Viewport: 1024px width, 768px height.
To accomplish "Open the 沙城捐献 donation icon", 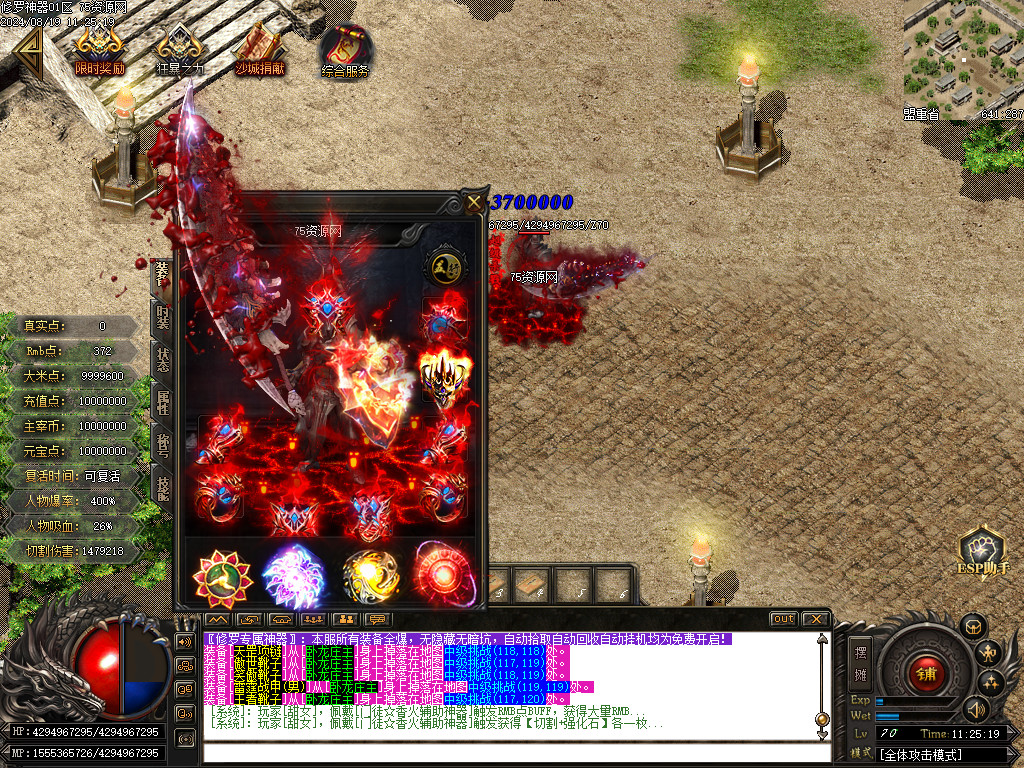I will click(x=260, y=49).
